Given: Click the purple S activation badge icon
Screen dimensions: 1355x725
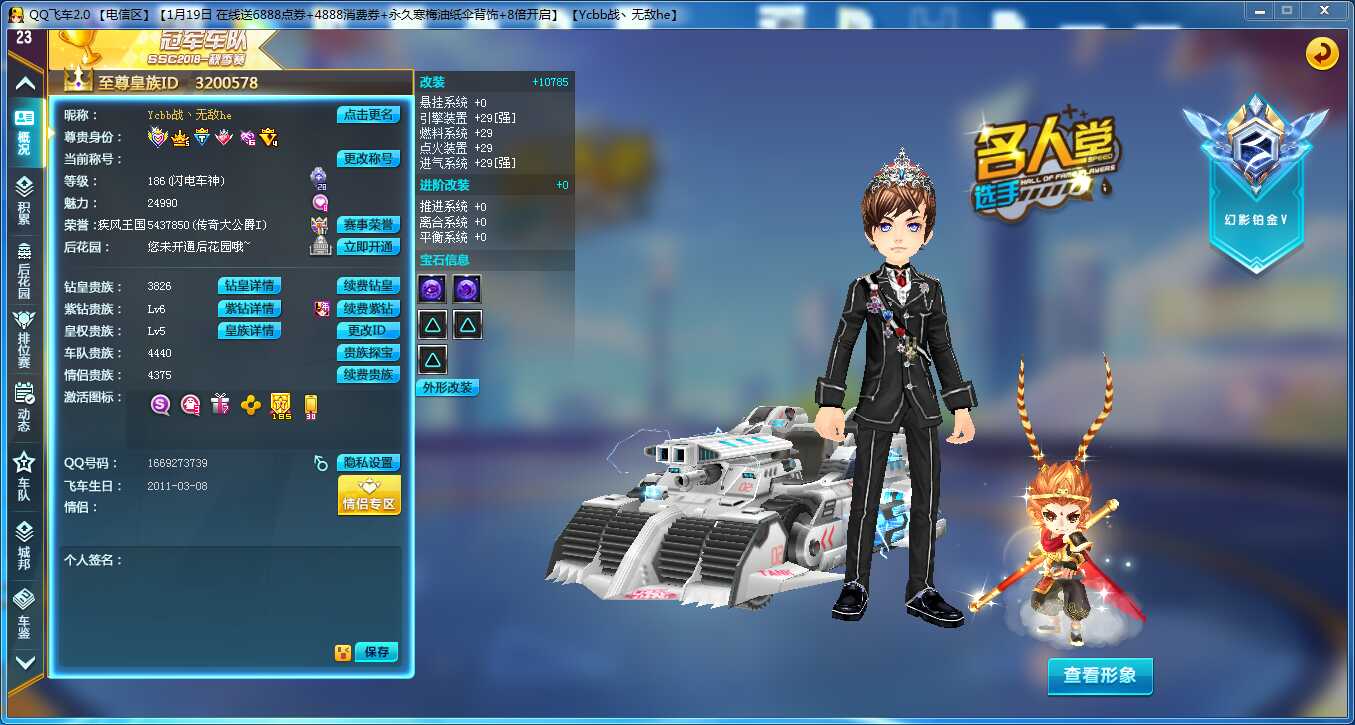Looking at the screenshot, I should coord(157,404).
